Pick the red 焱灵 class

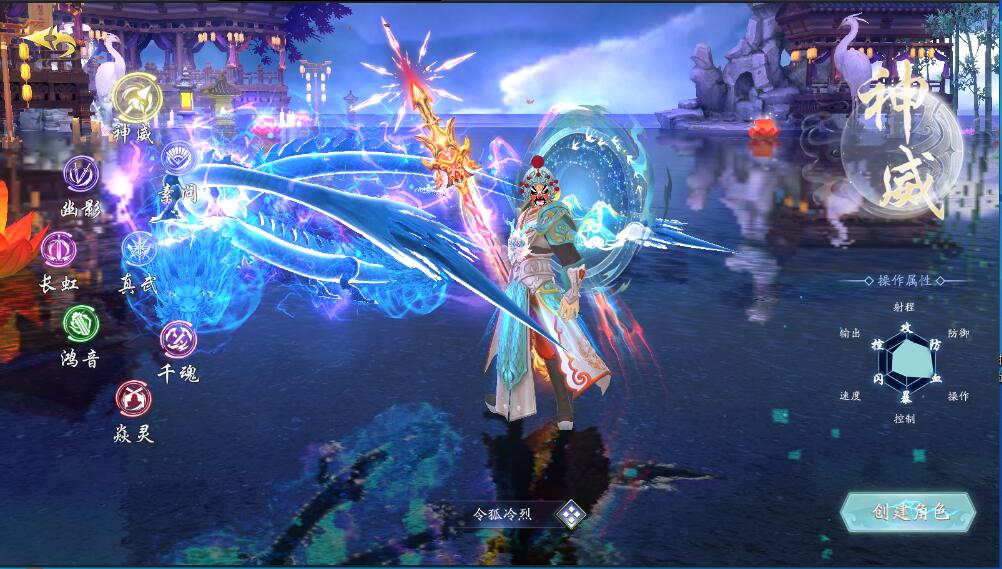[133, 399]
